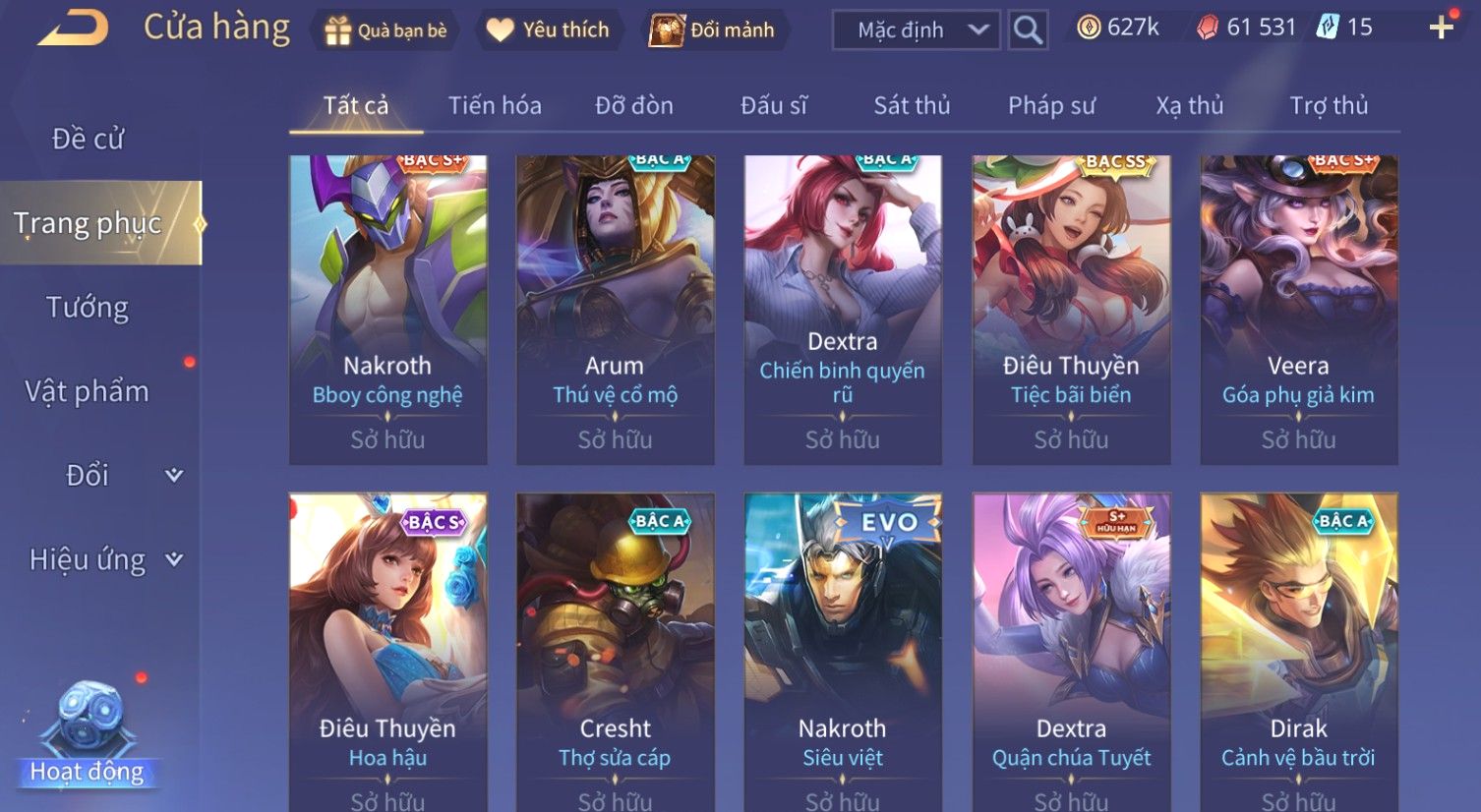Choose the Trợ thủ tab
Viewport: 1481px width, 812px height.
(x=1329, y=105)
